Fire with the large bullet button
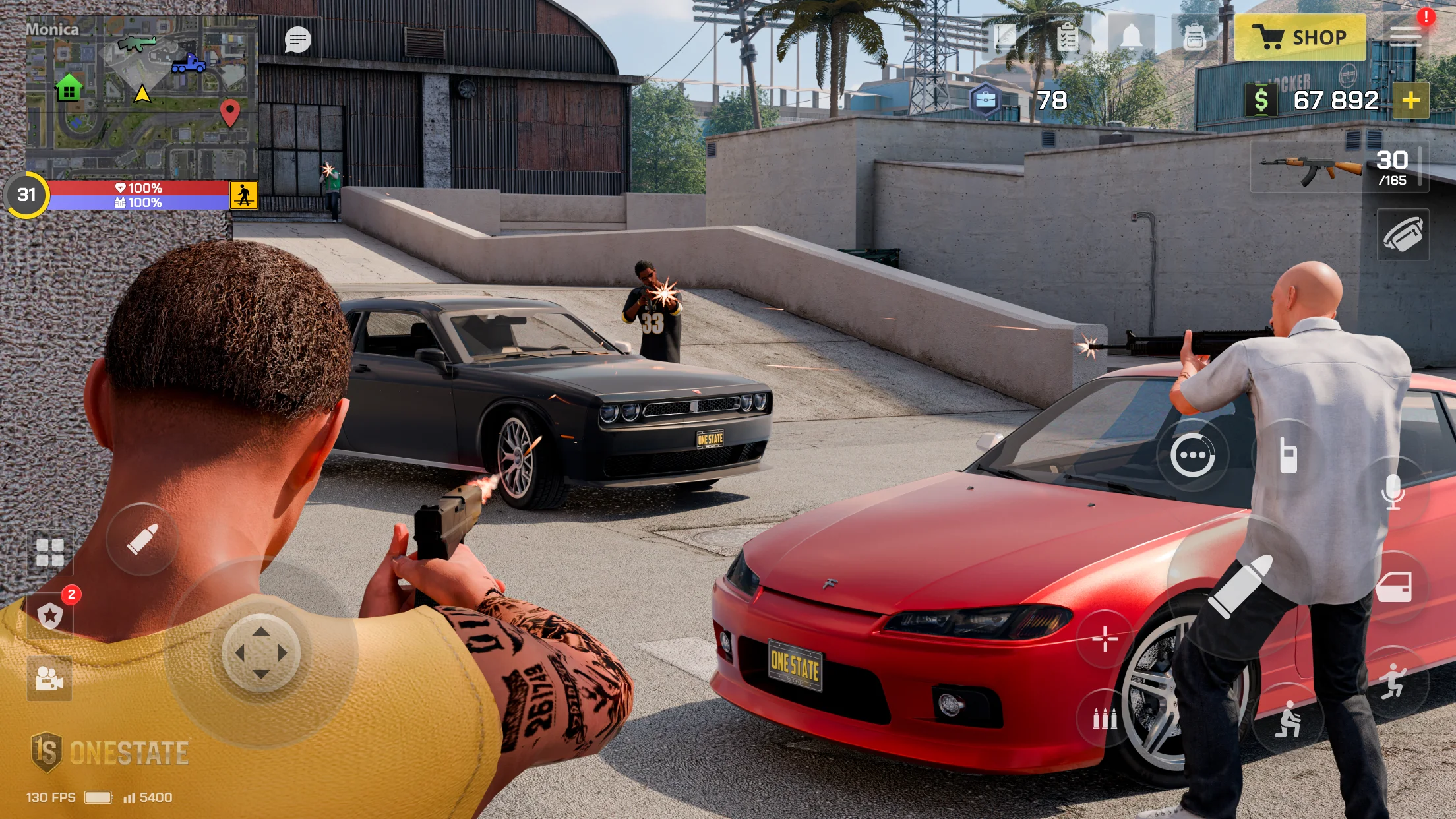This screenshot has height=819, width=1456. (1240, 586)
